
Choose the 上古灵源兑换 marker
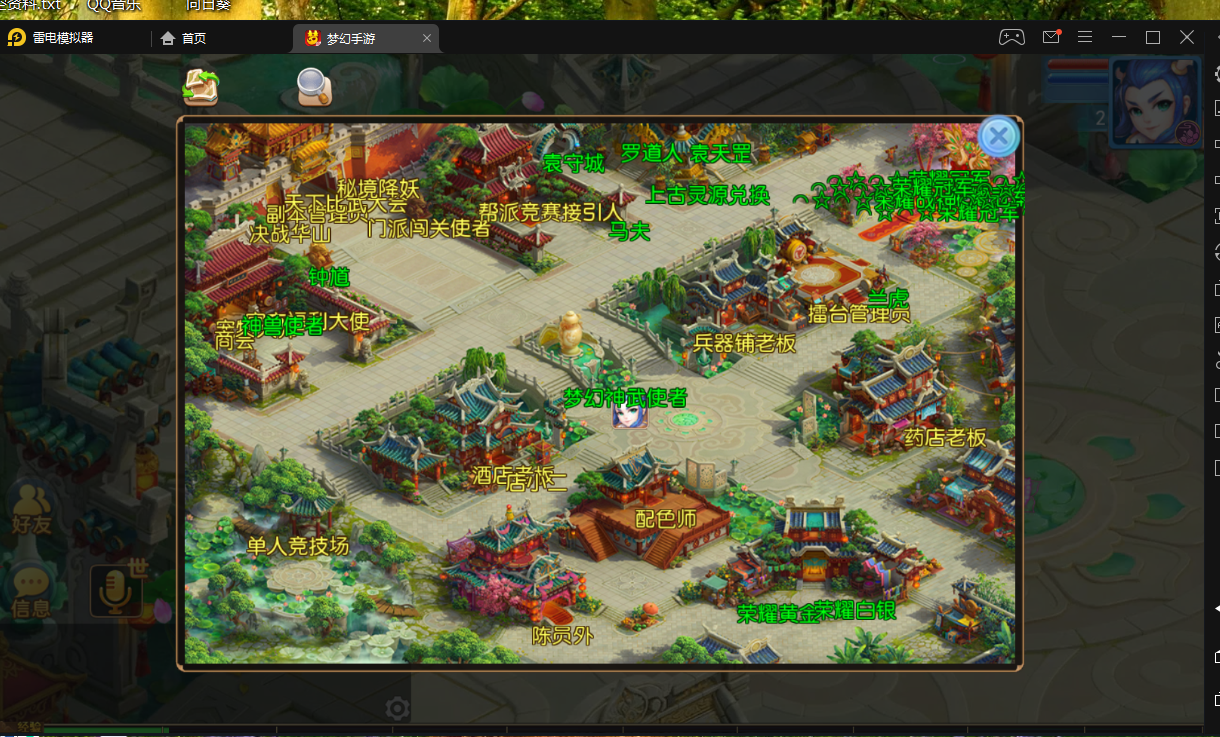pyautogui.click(x=707, y=194)
